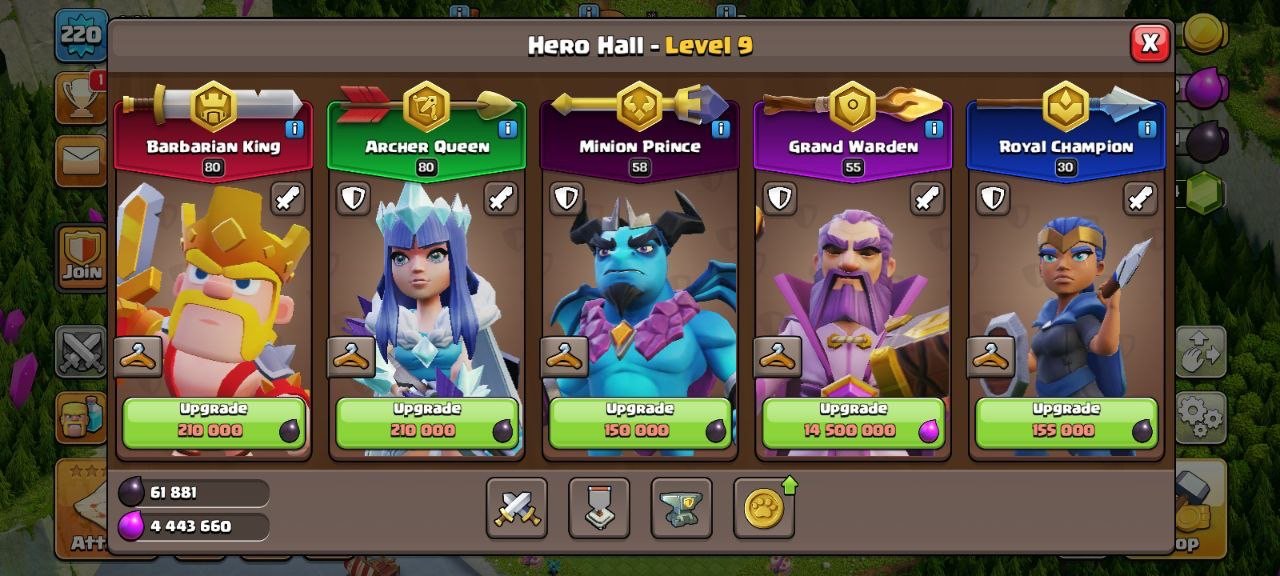Close the Hero Hall window

1150,43
